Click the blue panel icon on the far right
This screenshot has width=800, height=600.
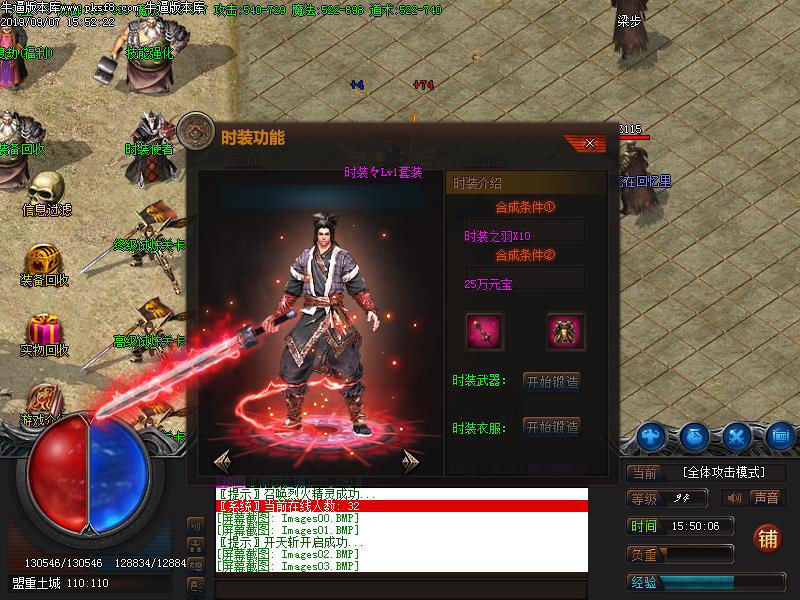point(780,437)
